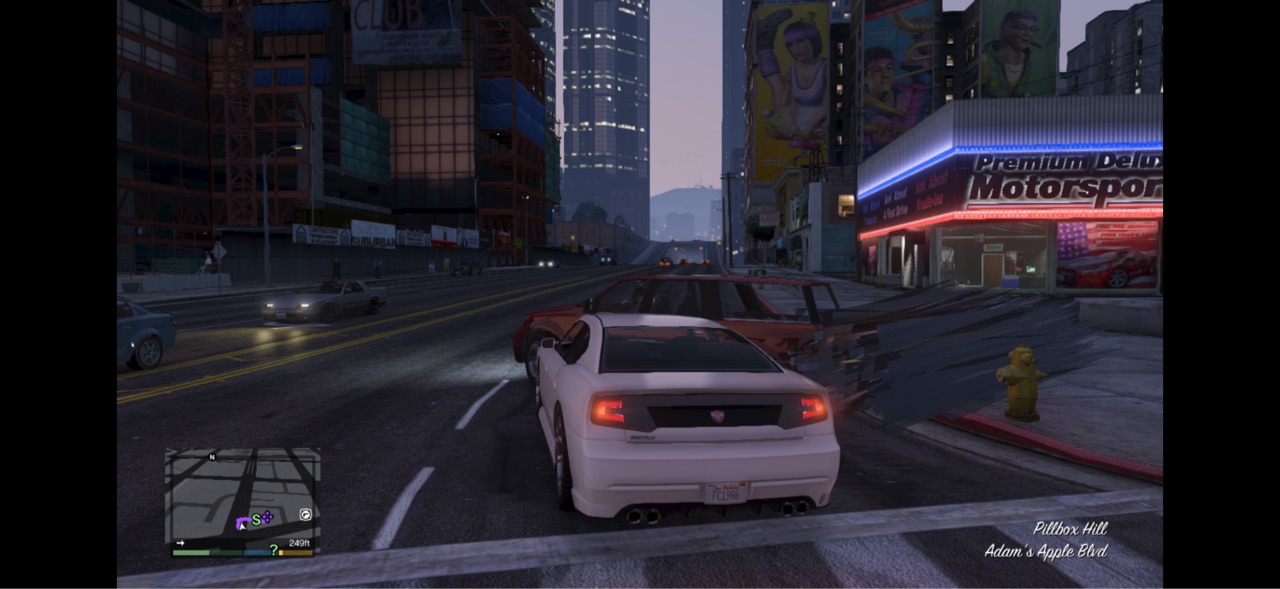Click the purple waypoint marker on minimap
Image resolution: width=1280 pixels, height=589 pixels.
pos(268,517)
